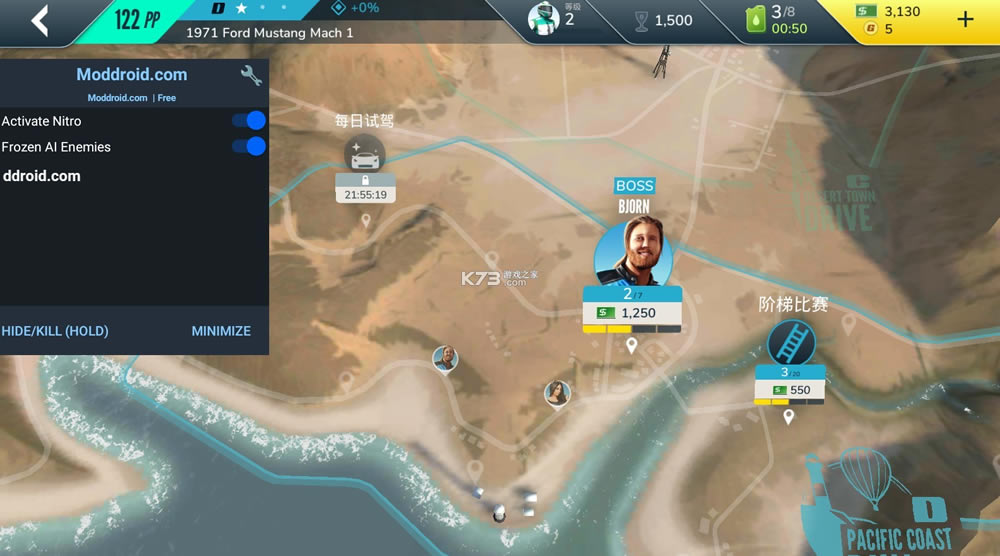Open the 122 PP car performance panel

(138, 20)
